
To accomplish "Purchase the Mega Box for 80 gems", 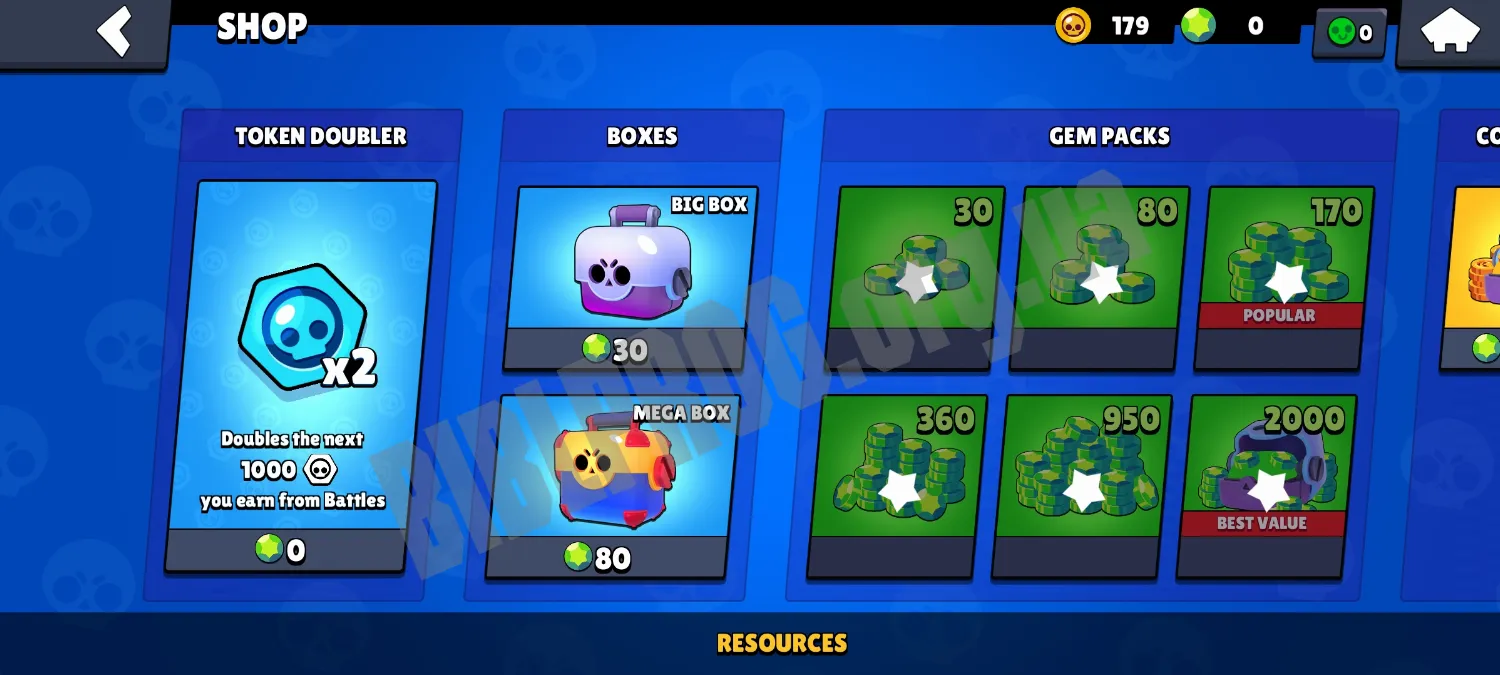I will coord(611,486).
